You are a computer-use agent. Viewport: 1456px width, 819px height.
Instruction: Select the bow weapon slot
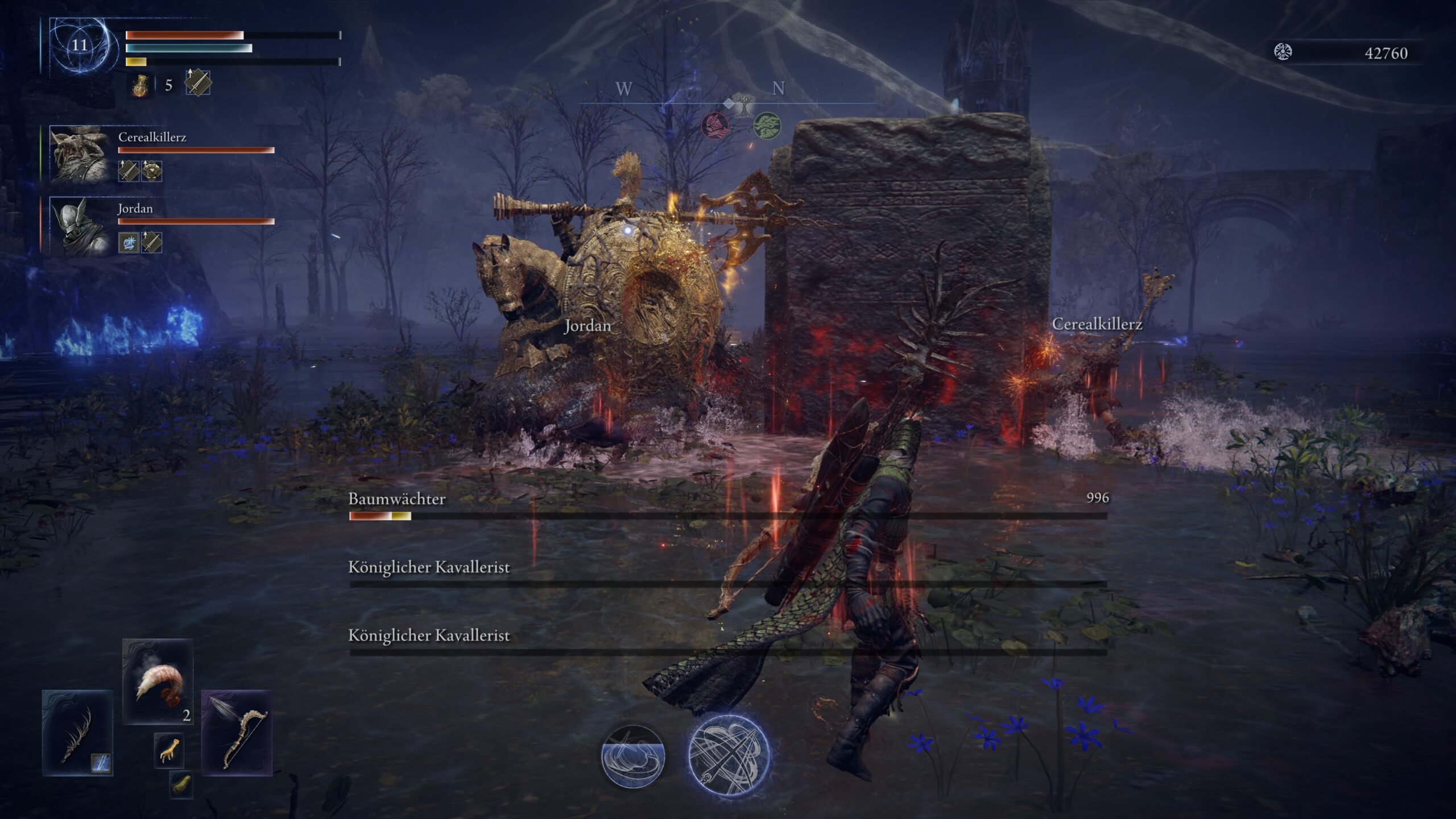tap(237, 733)
